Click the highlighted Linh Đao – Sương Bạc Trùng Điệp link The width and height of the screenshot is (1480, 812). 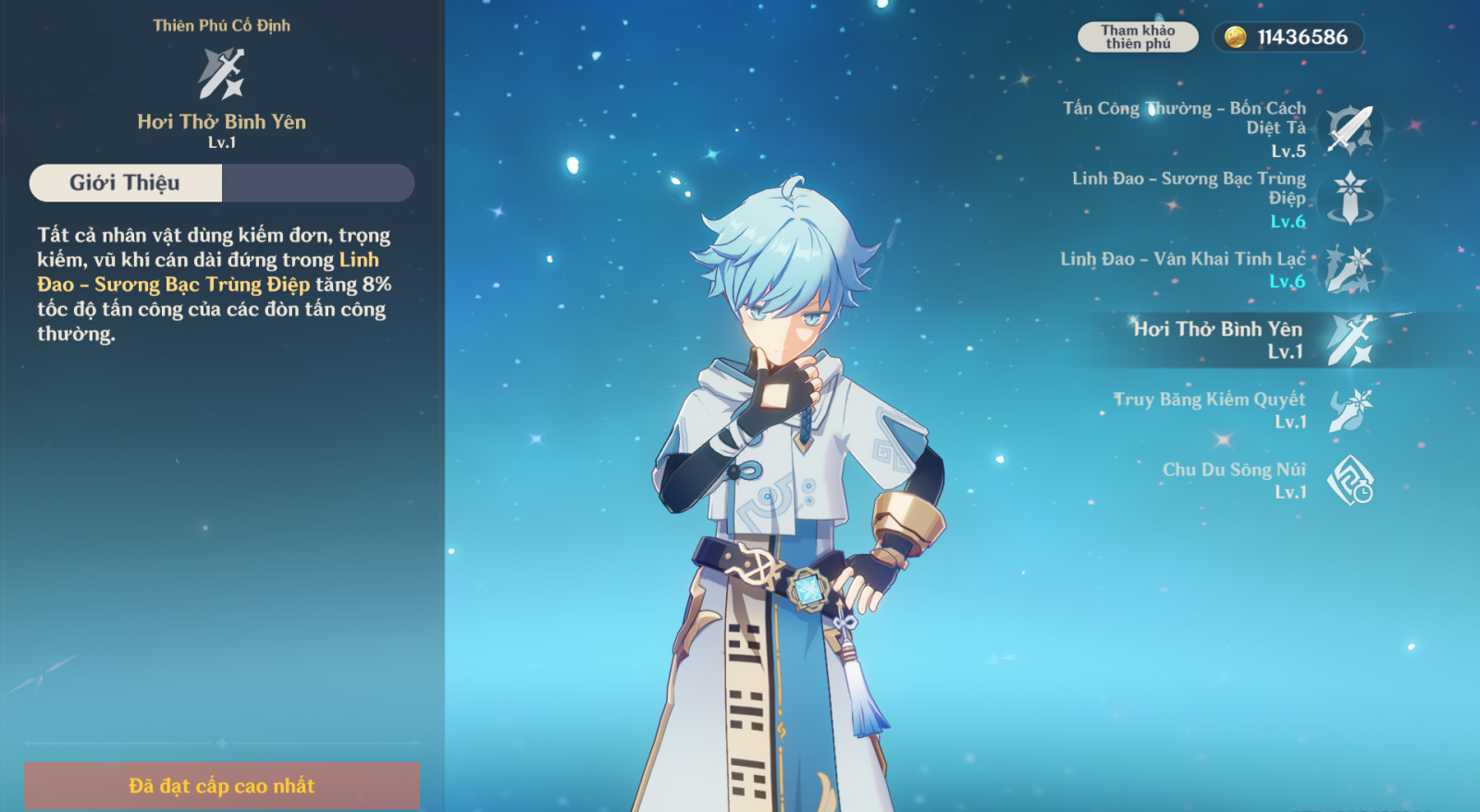tap(174, 285)
